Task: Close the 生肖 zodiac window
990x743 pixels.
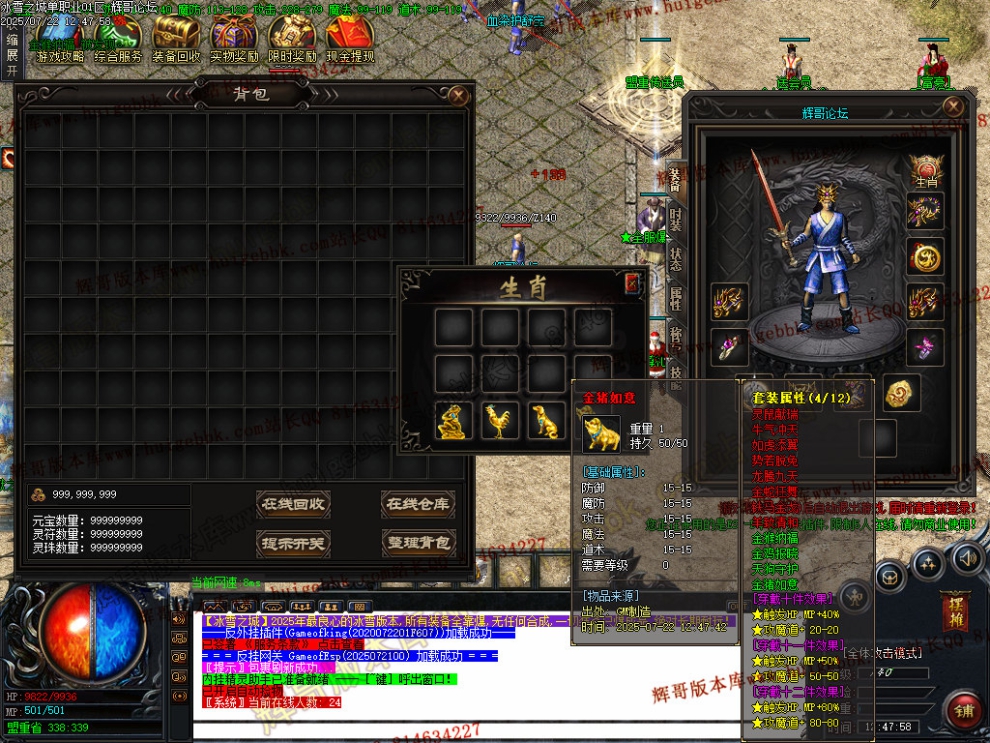Action: 632,283
